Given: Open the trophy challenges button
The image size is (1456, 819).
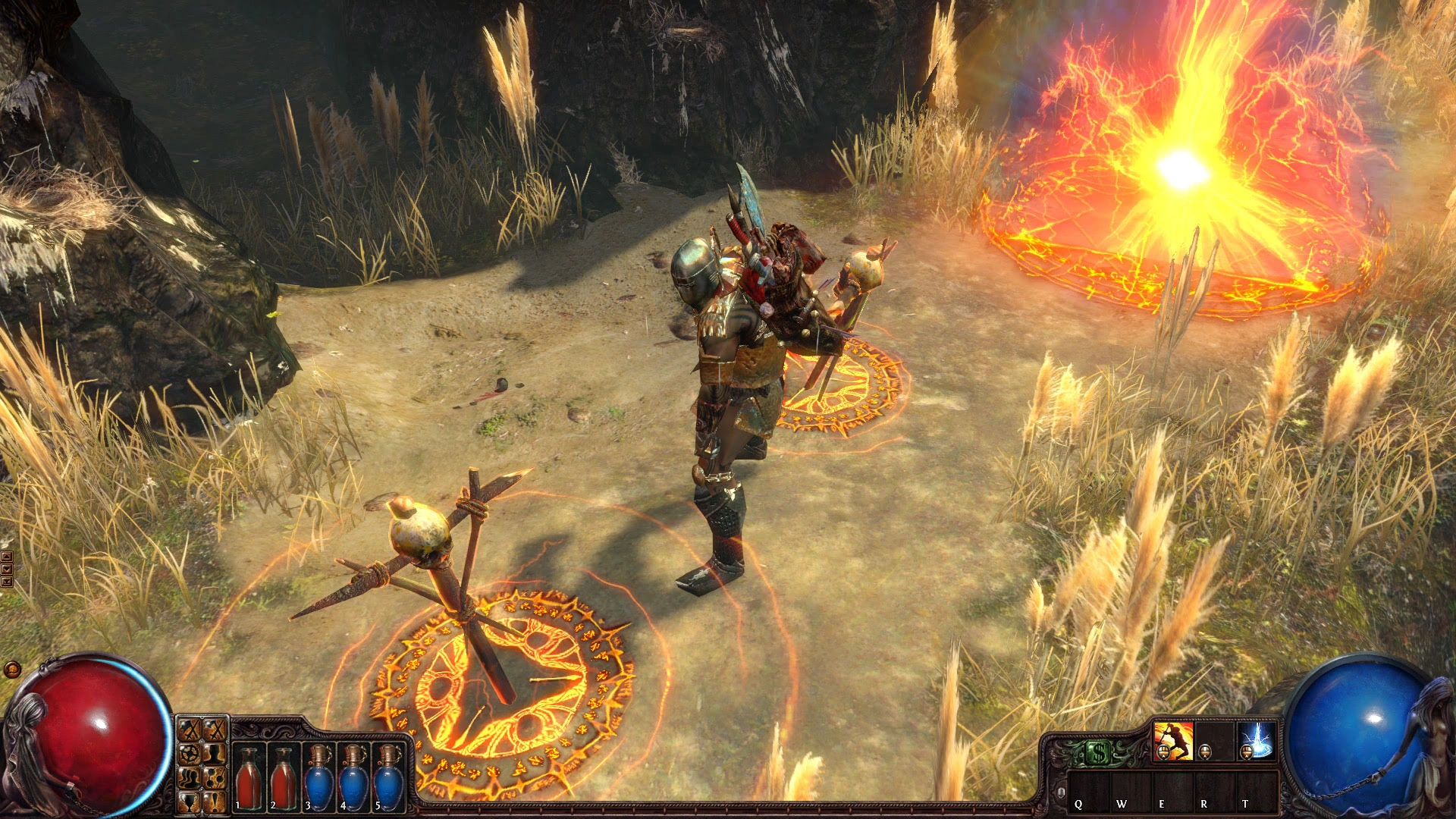Looking at the screenshot, I should (x=190, y=801).
